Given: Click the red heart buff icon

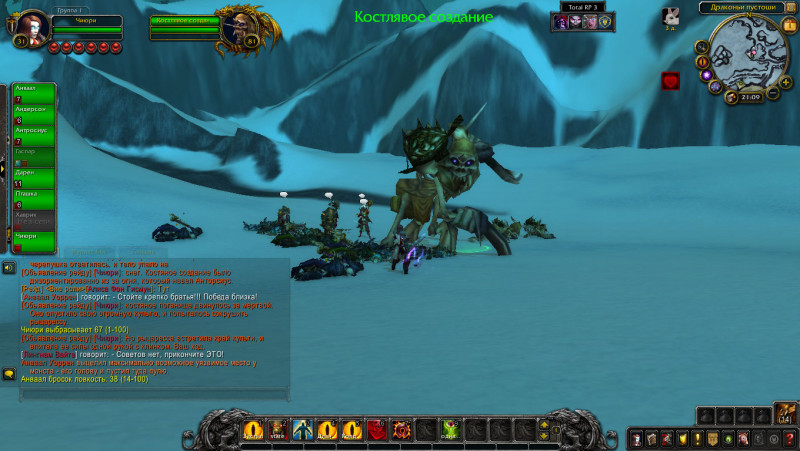Looking at the screenshot, I should pyautogui.click(x=670, y=81).
